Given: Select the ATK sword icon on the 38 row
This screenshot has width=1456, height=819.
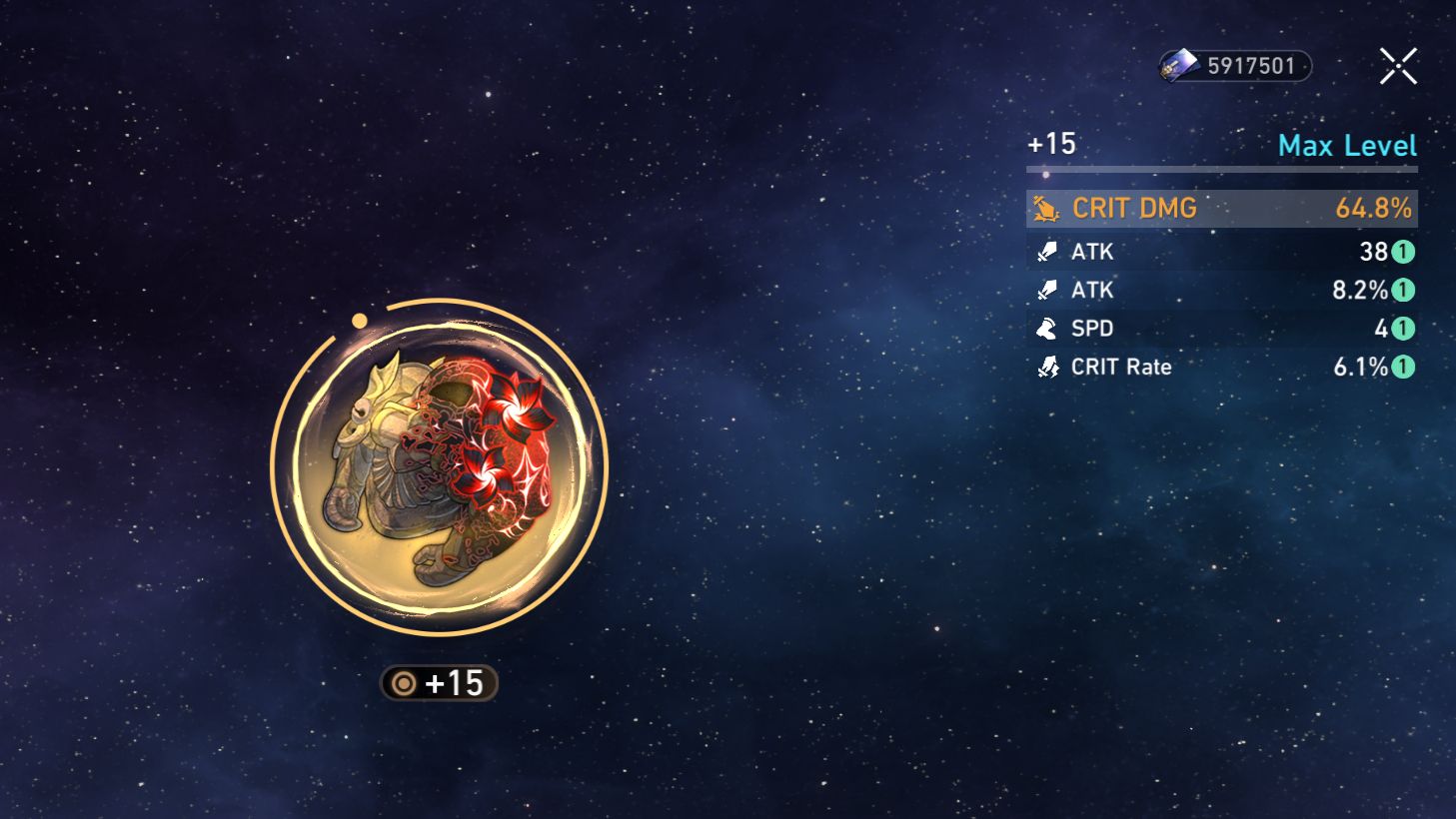Looking at the screenshot, I should pos(1045,251).
